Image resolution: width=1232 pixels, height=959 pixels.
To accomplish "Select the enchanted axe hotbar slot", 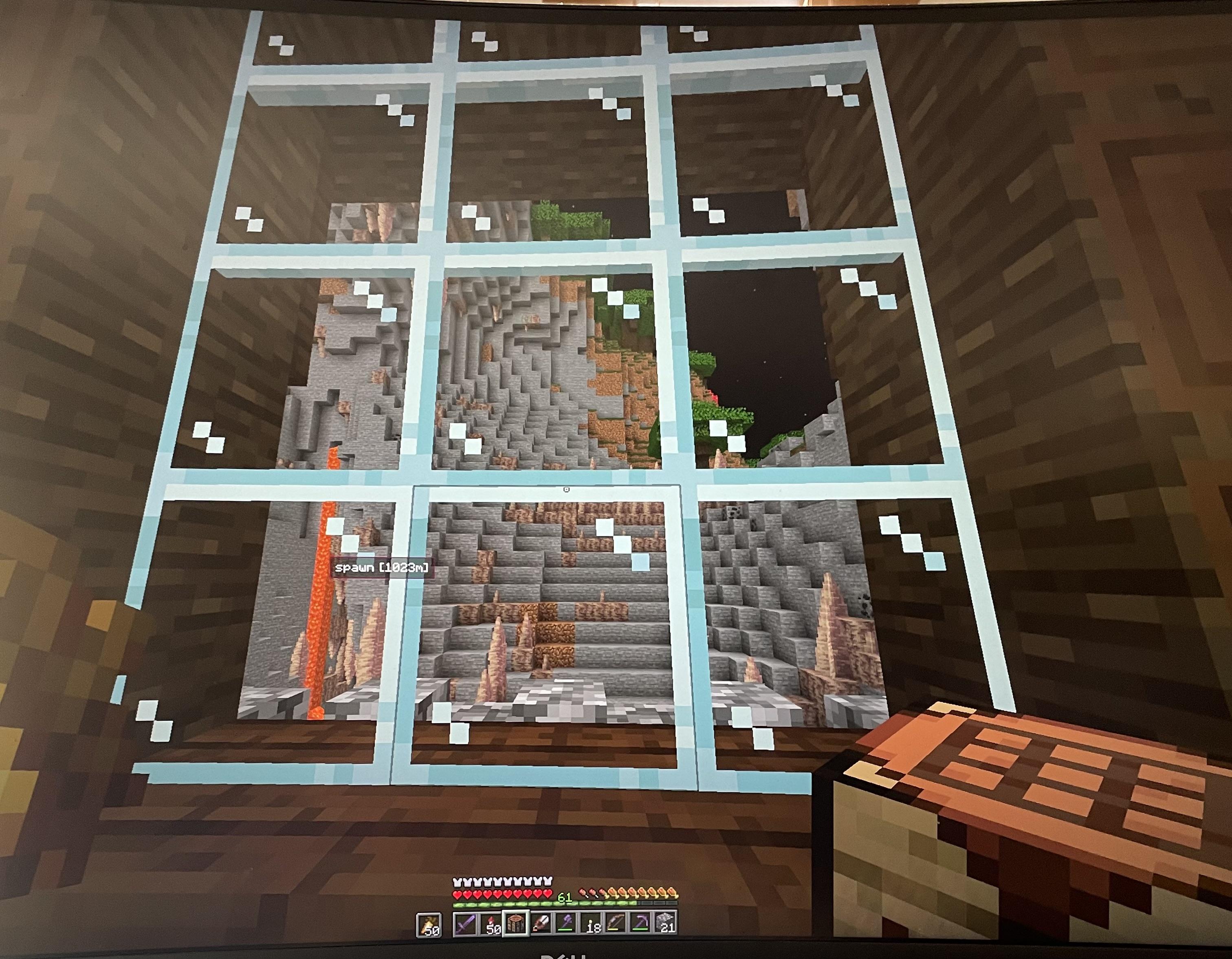I will [566, 924].
